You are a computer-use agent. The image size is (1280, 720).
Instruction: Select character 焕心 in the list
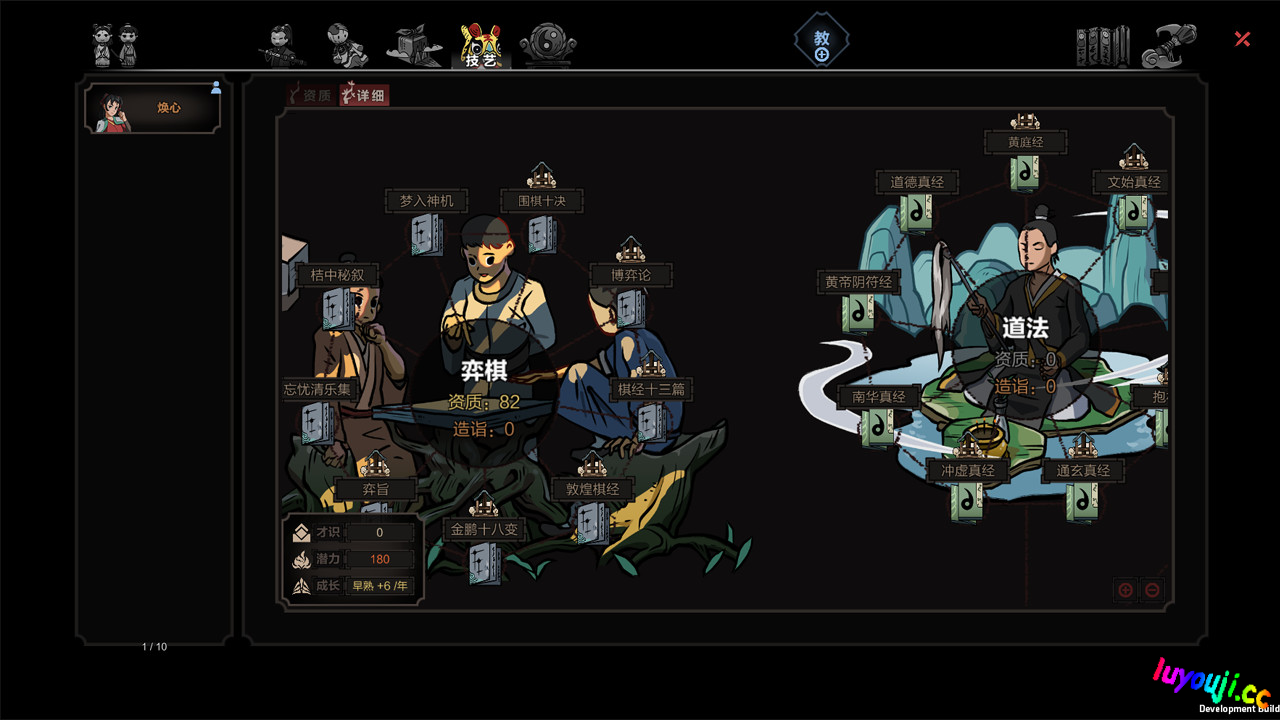(153, 108)
